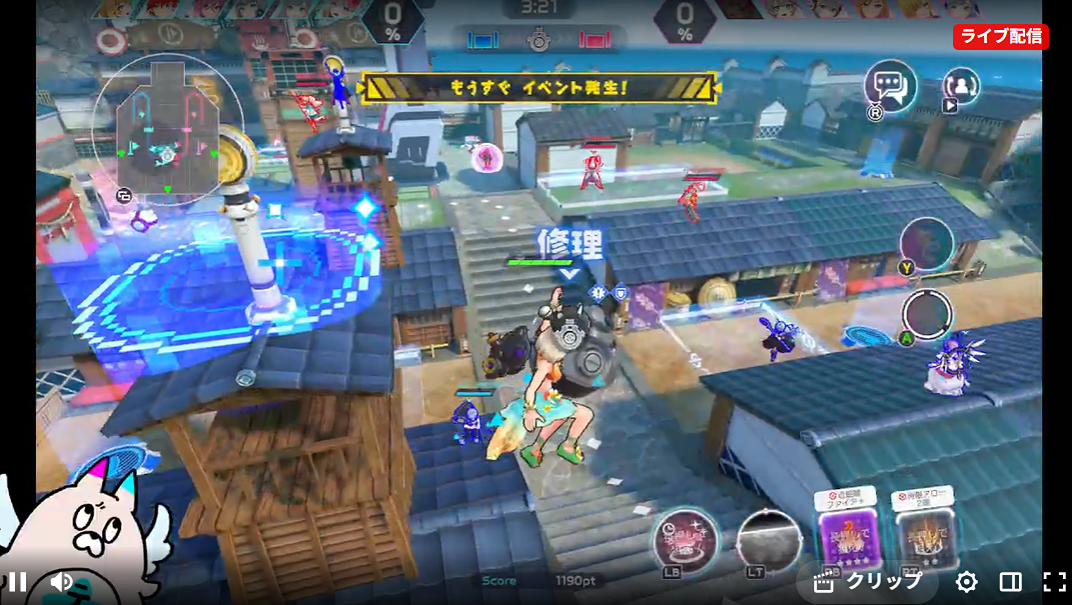The height and width of the screenshot is (605, 1072).
Task: Open the video player settings gear
Action: [966, 582]
